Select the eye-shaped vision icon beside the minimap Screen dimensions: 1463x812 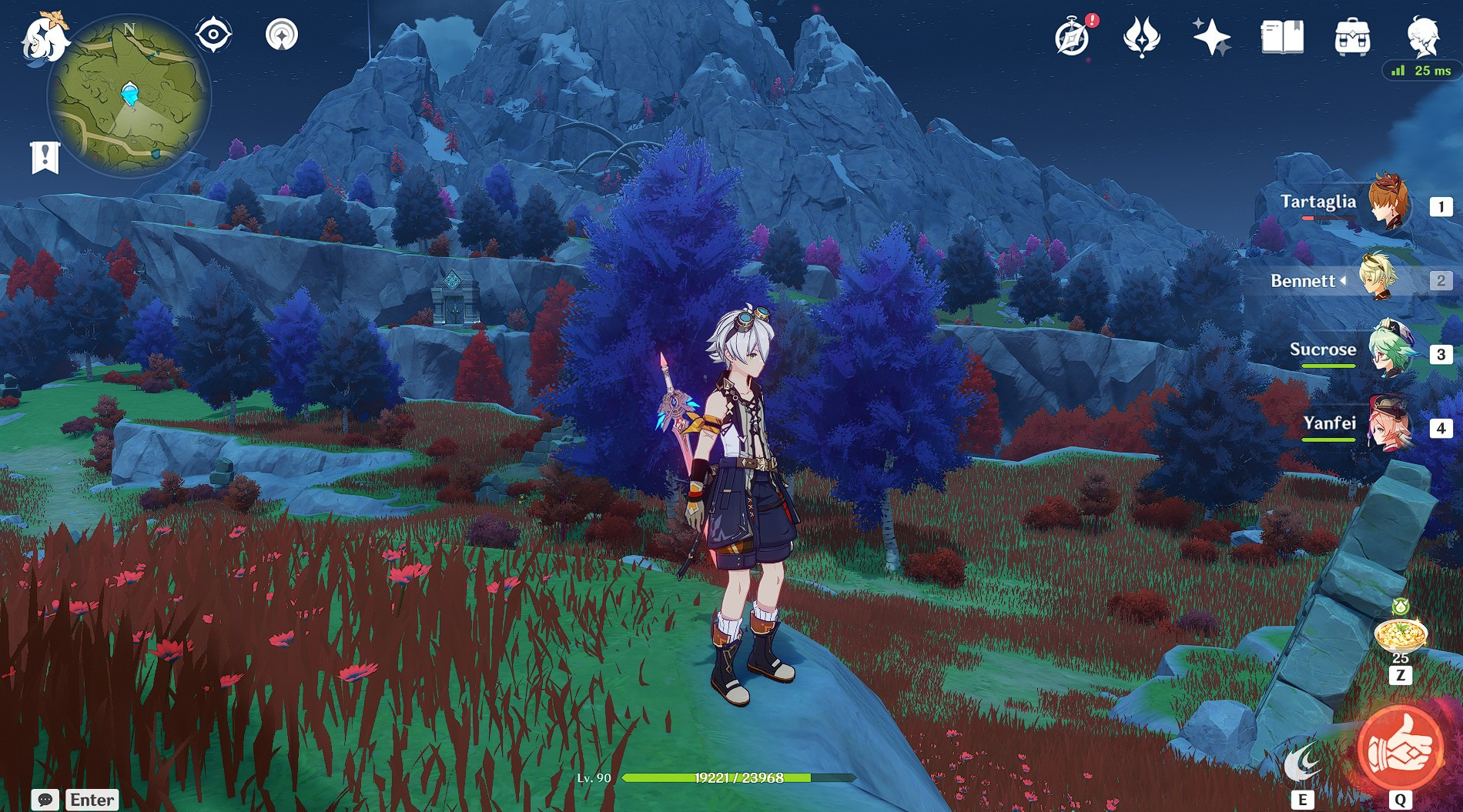[214, 34]
